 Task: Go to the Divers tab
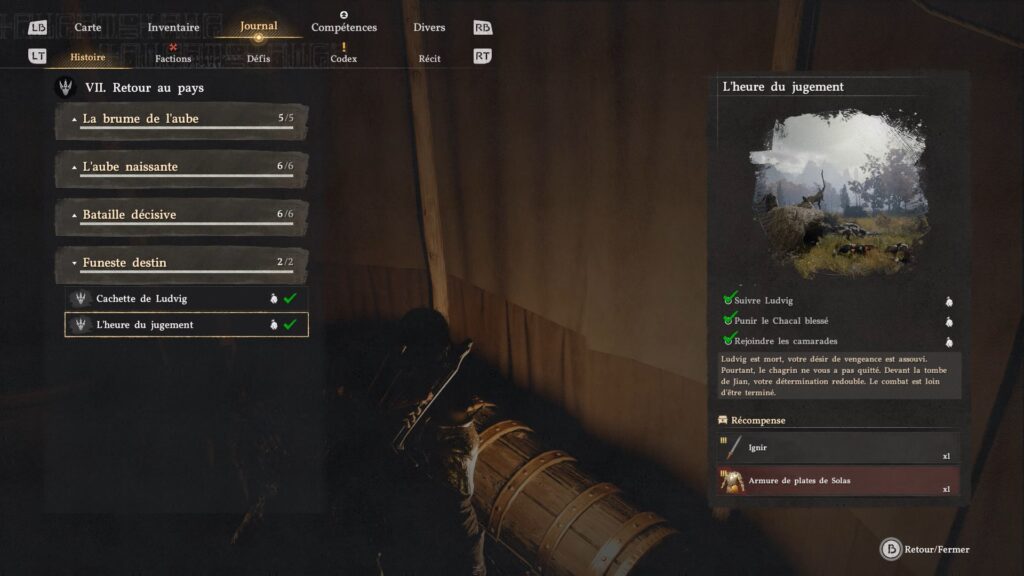[429, 27]
